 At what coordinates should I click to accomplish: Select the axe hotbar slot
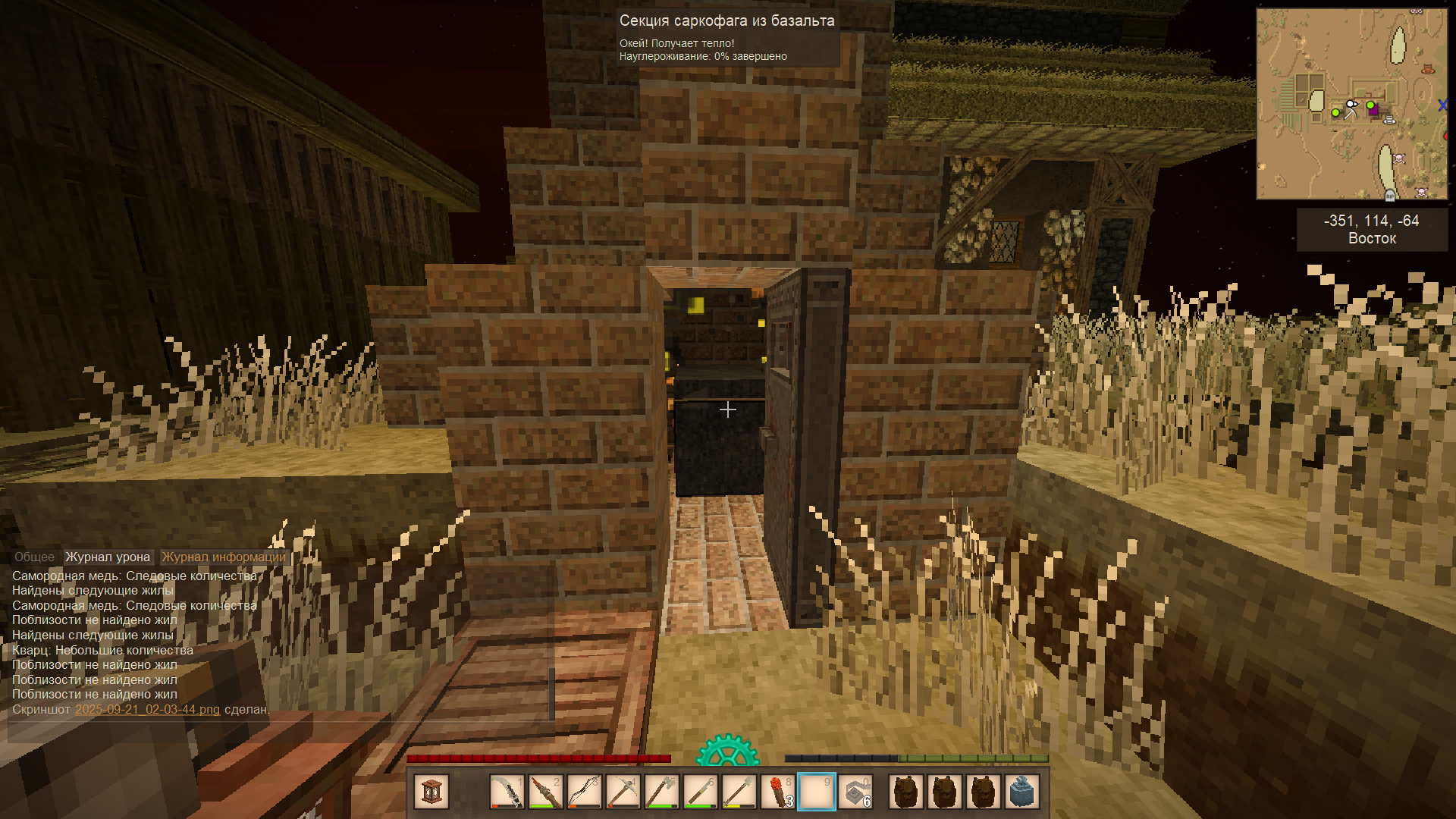(x=661, y=792)
